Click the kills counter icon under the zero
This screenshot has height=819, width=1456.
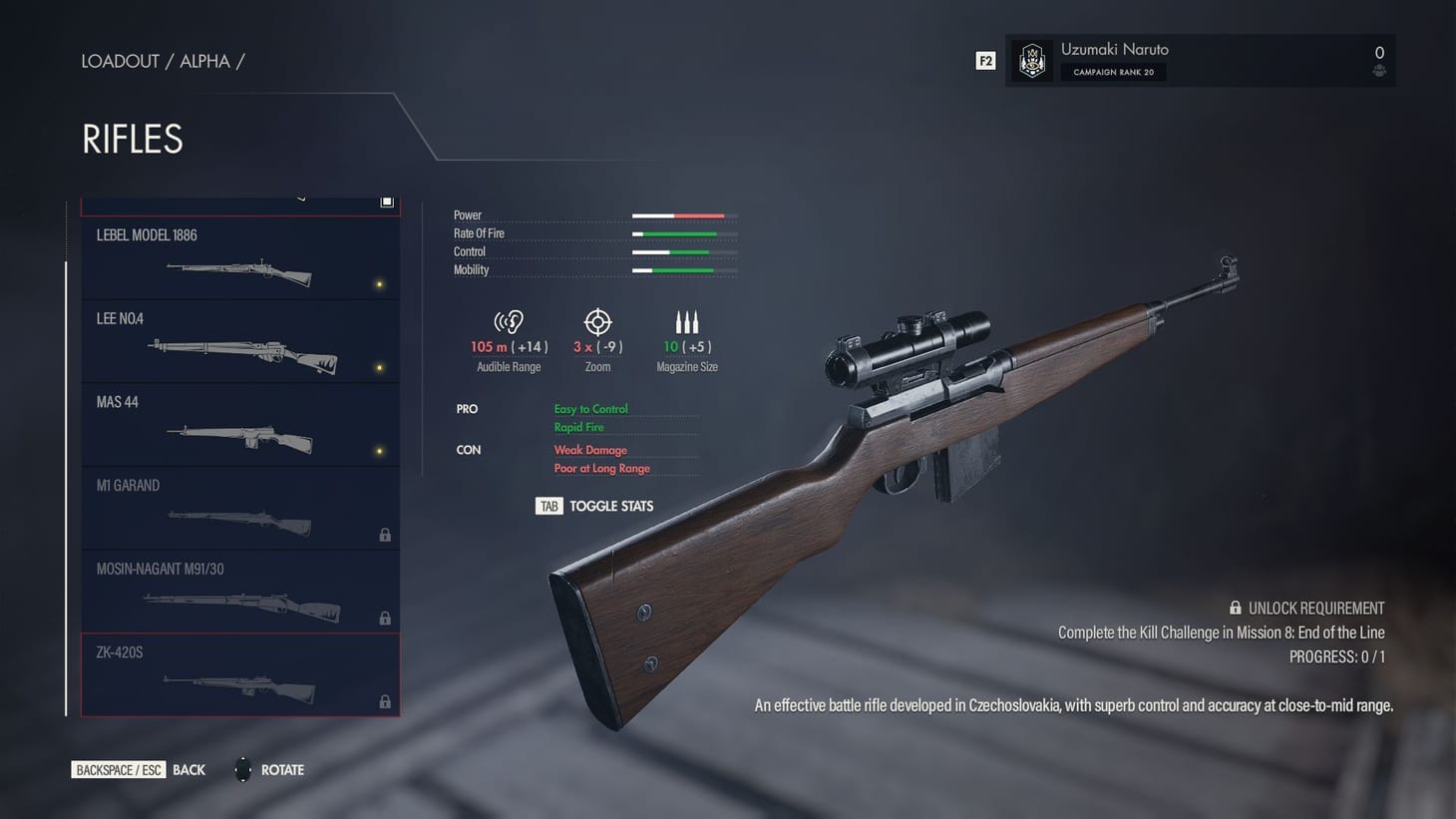(x=1379, y=71)
